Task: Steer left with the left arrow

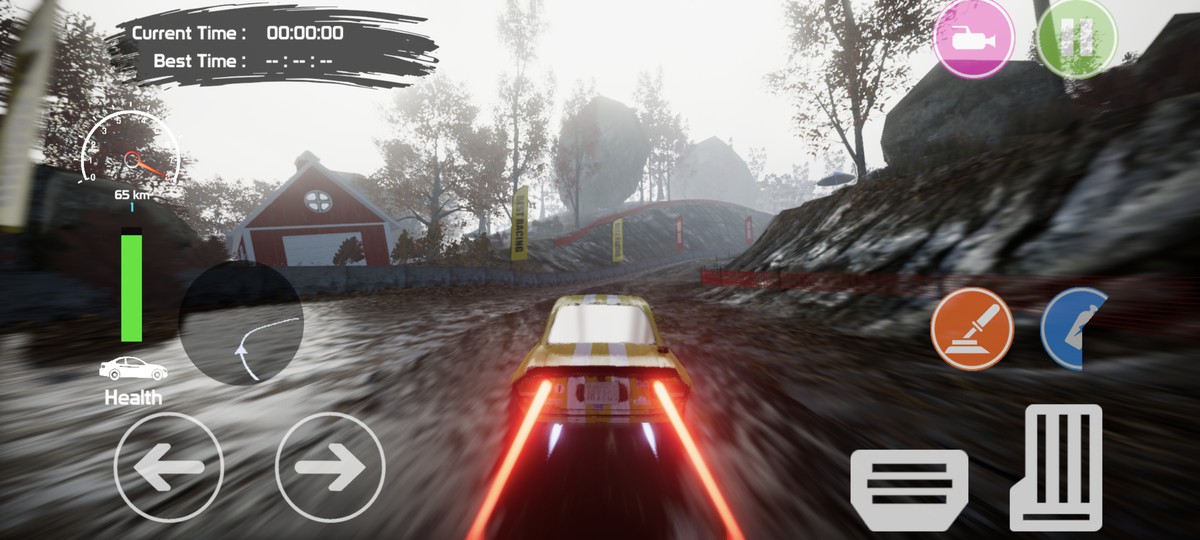Action: point(169,467)
